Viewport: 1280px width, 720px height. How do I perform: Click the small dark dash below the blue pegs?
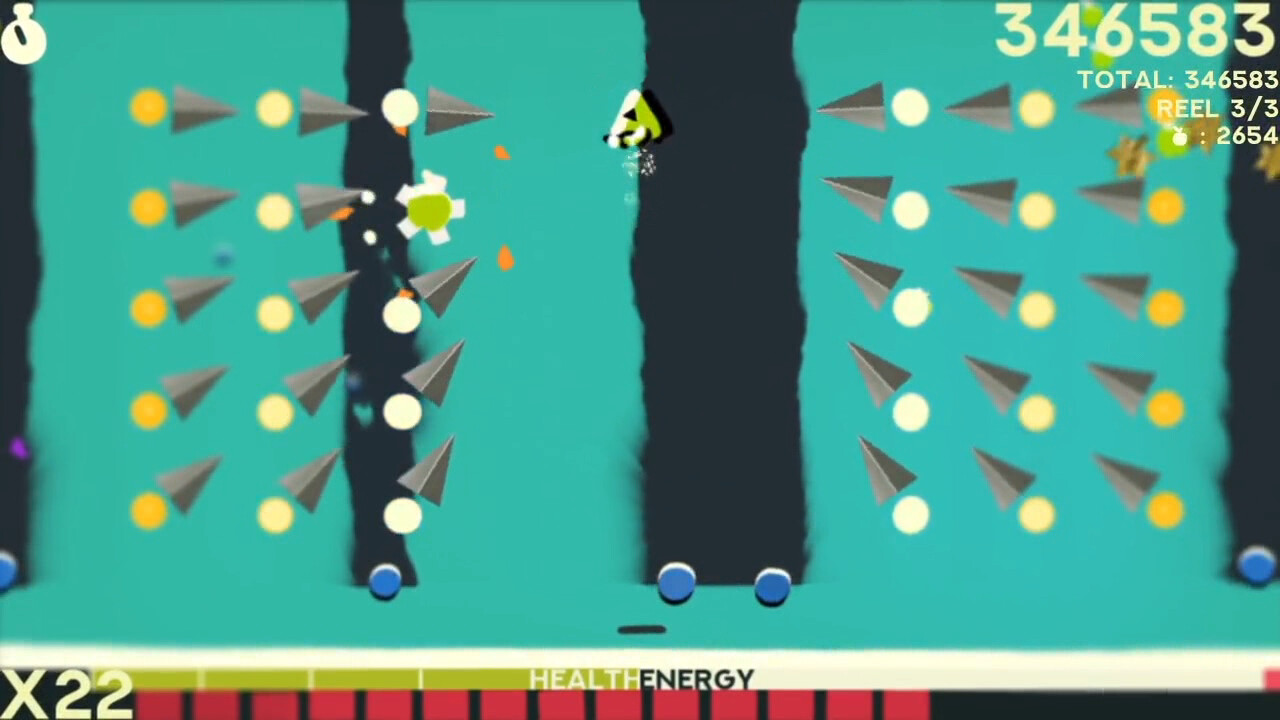643,628
